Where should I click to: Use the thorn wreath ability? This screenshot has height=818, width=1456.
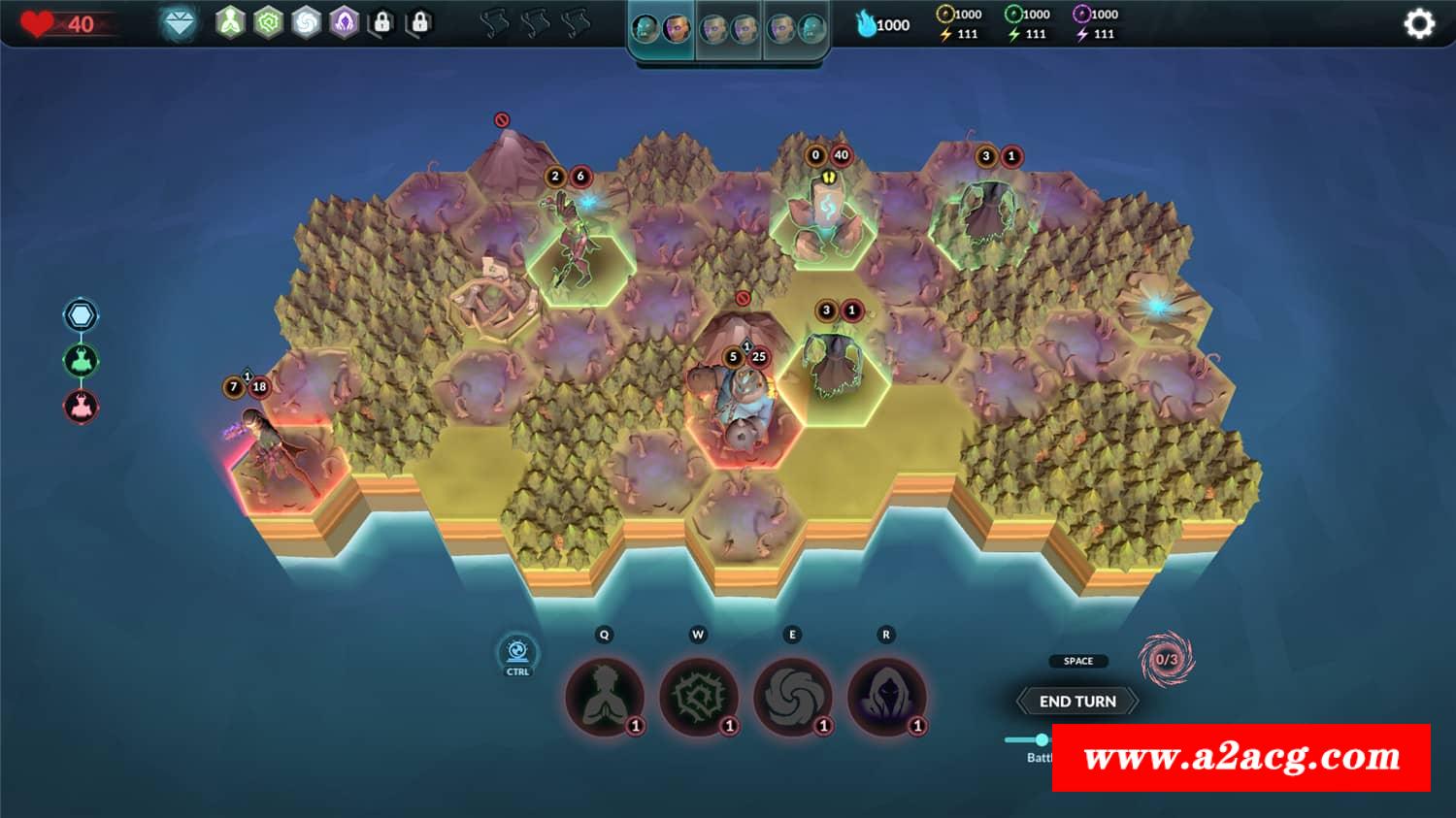698,697
